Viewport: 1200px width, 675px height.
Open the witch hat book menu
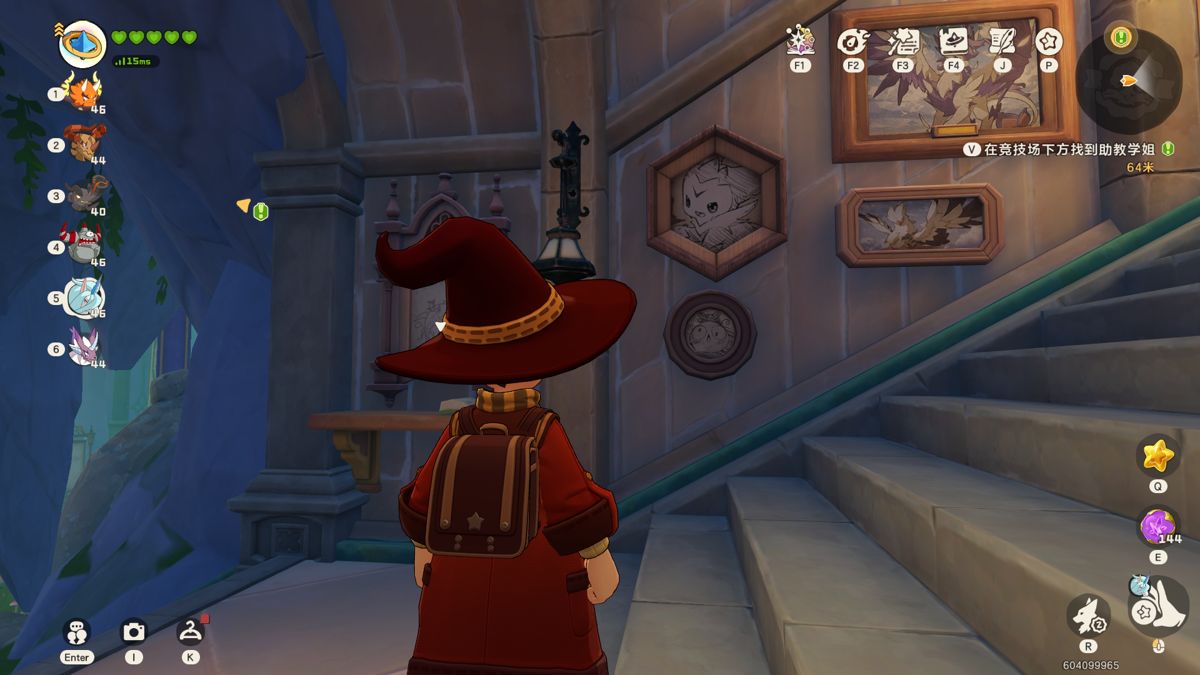(x=953, y=41)
